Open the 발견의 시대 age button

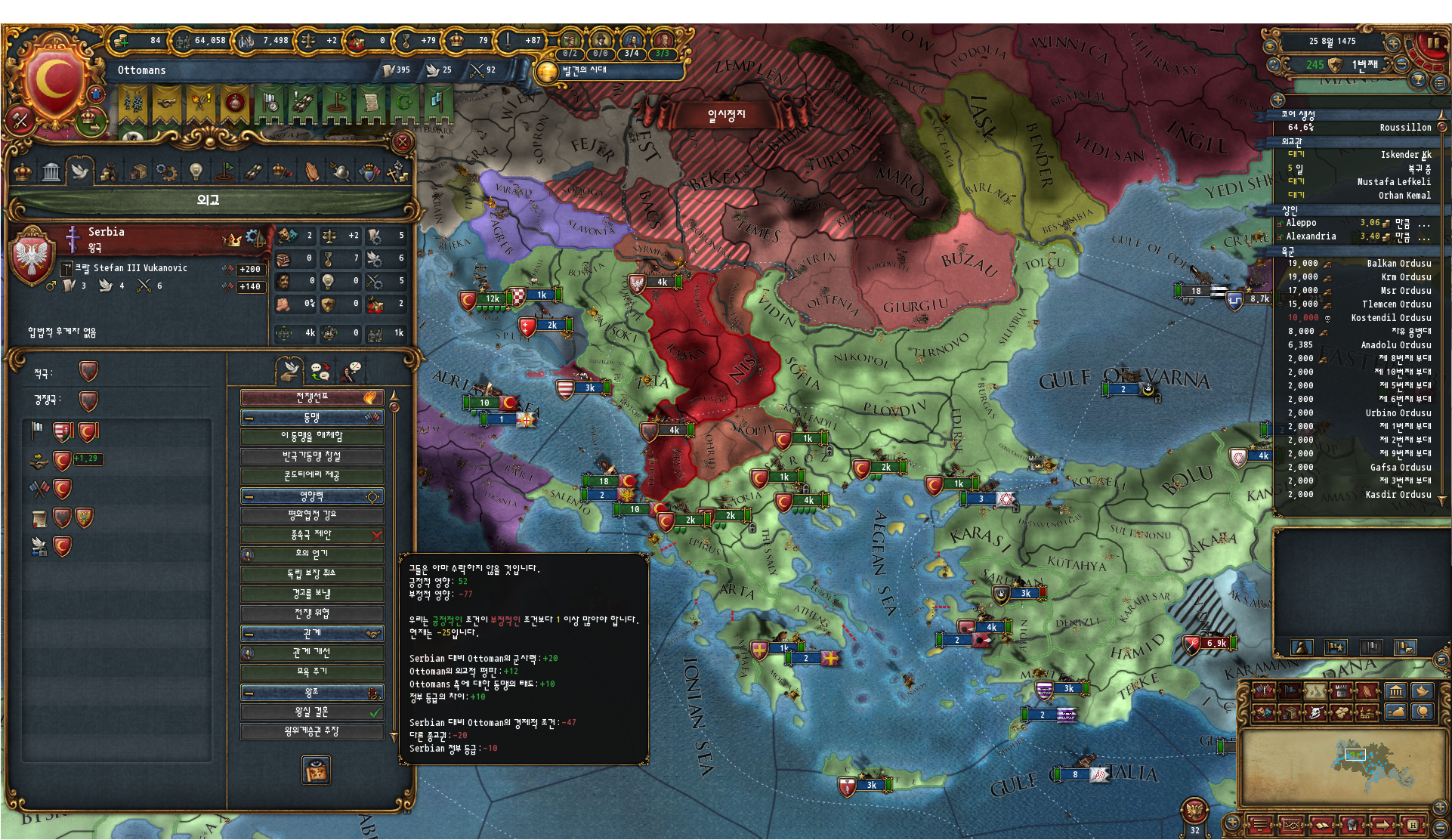583,71
